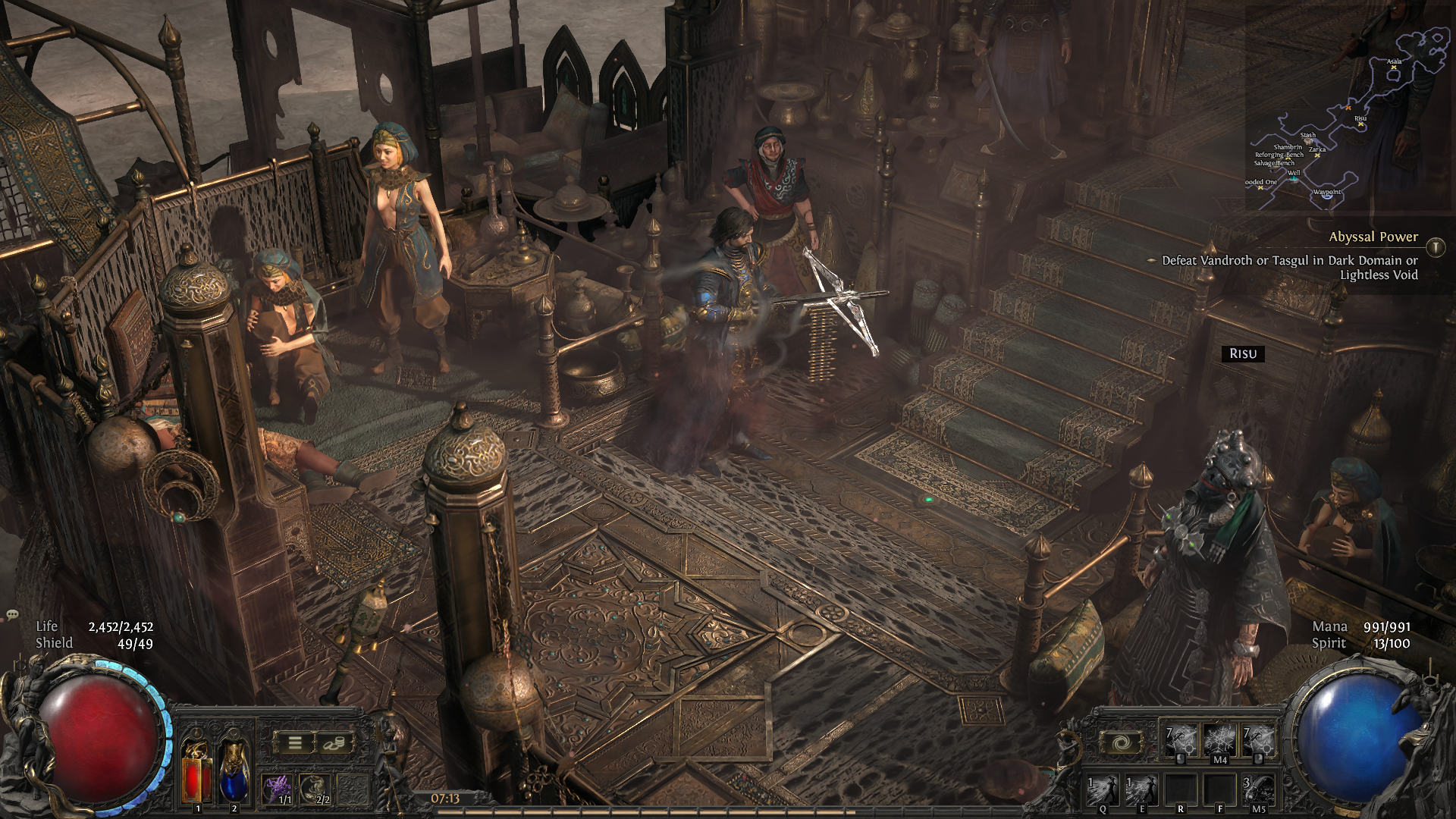Toggle the quest pin next to Abyssal Power
Screen dimensions: 1456x819
pyautogui.click(x=1436, y=247)
